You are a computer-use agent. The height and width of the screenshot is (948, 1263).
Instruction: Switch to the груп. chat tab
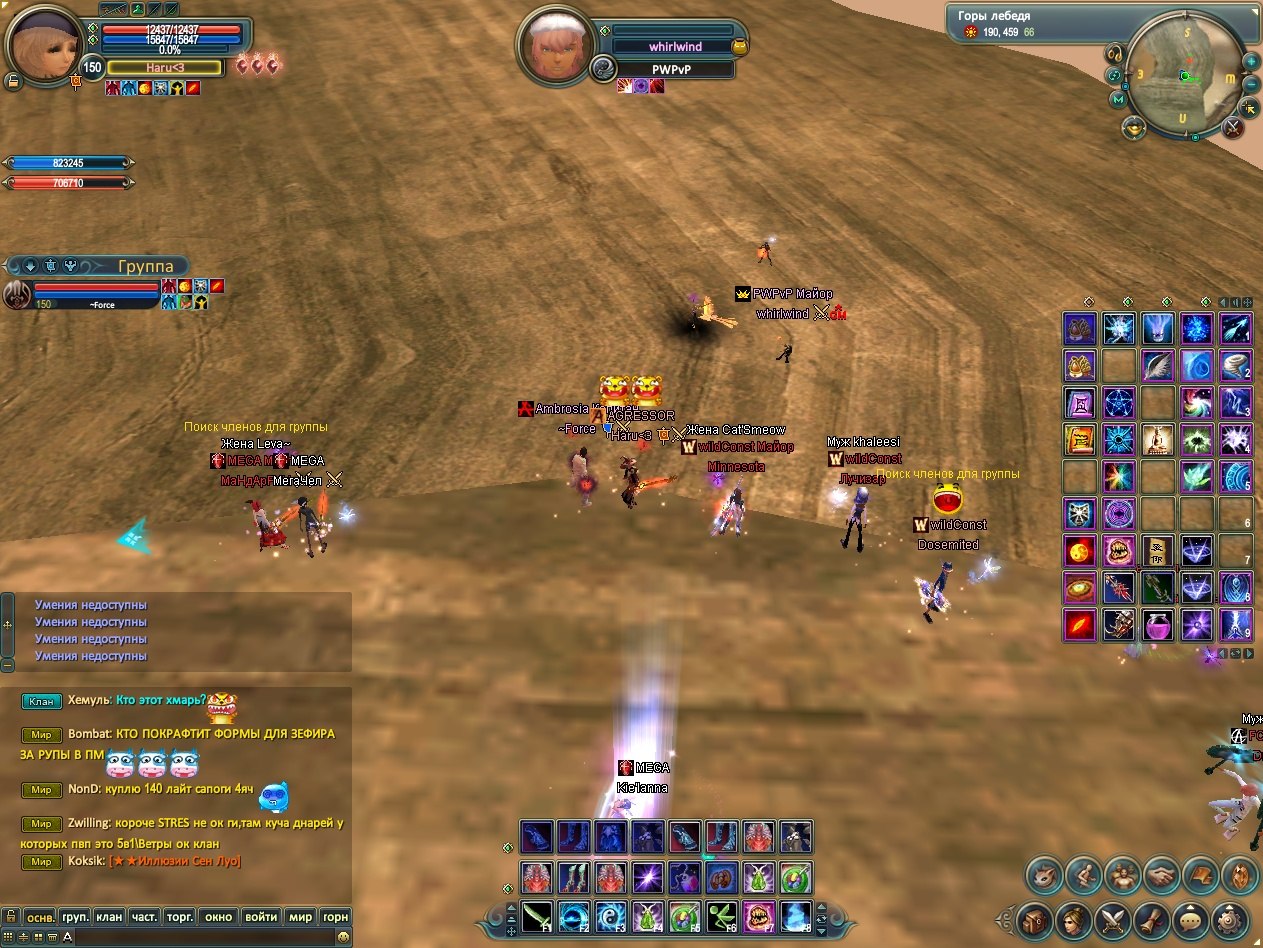75,916
